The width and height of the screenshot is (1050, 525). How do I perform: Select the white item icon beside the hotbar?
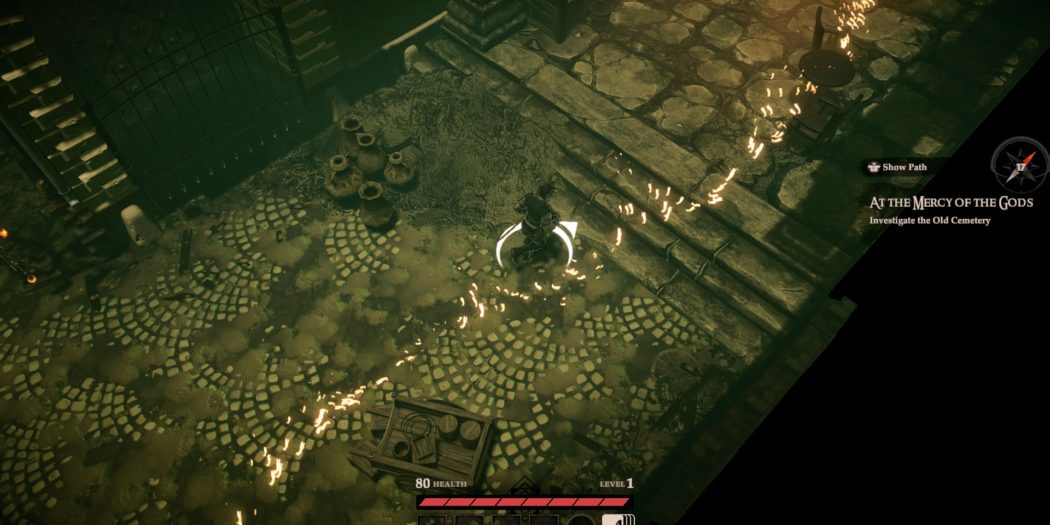pyautogui.click(x=619, y=519)
